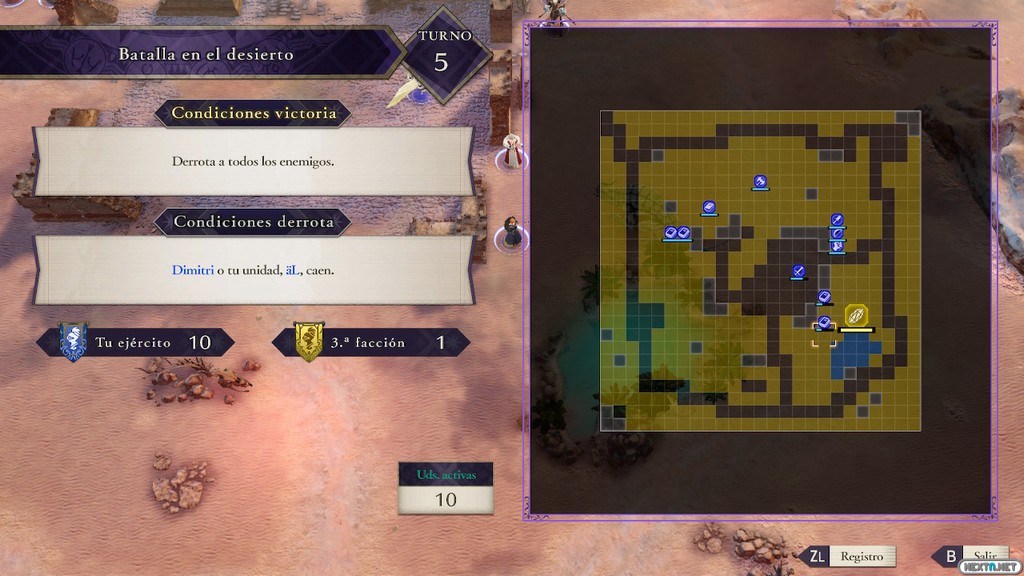The width and height of the screenshot is (1024, 576).
Task: Open the 3.ª facción panel
Action: pyautogui.click(x=371, y=342)
